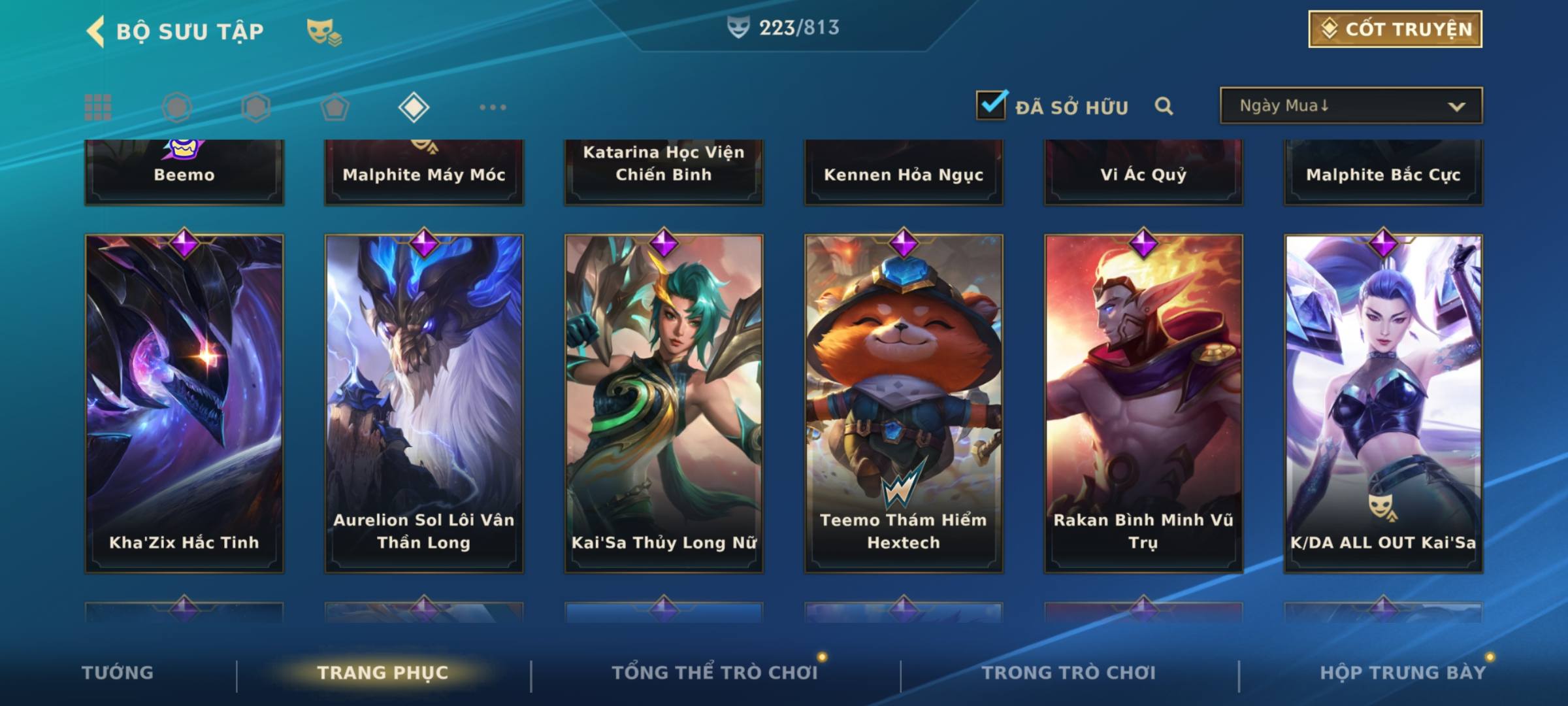Open the Tổng Thể Trò Chơi tab

(x=715, y=673)
